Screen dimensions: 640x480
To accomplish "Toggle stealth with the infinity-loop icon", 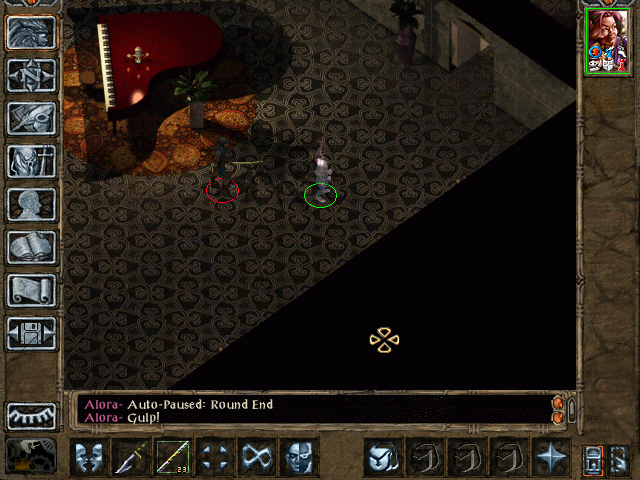I will [x=256, y=458].
